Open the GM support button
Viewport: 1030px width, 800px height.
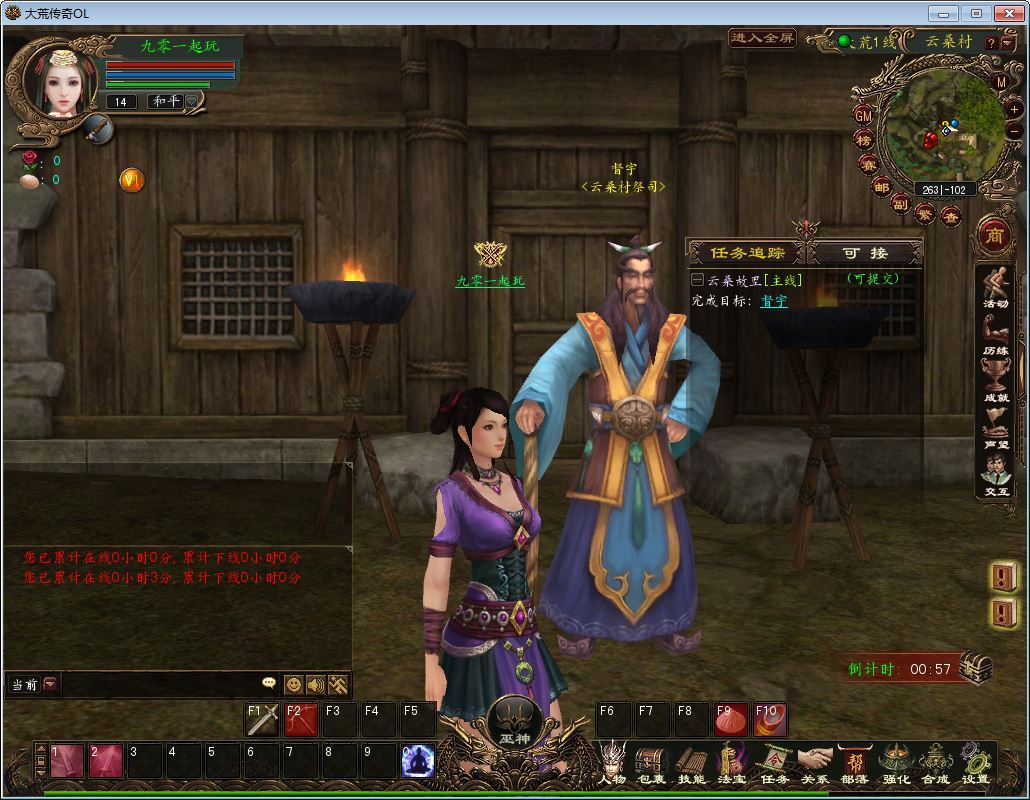click(864, 115)
